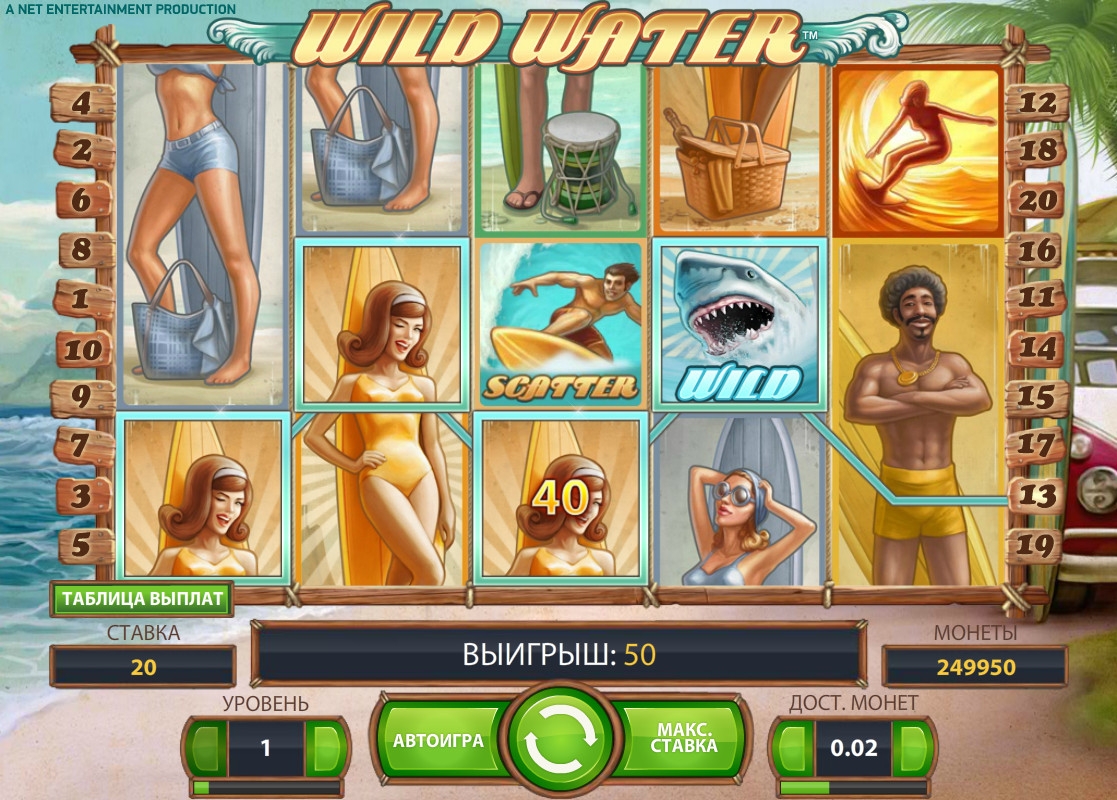This screenshot has height=800, width=1117.
Task: Spin the reels with the green round button
Action: click(x=559, y=741)
